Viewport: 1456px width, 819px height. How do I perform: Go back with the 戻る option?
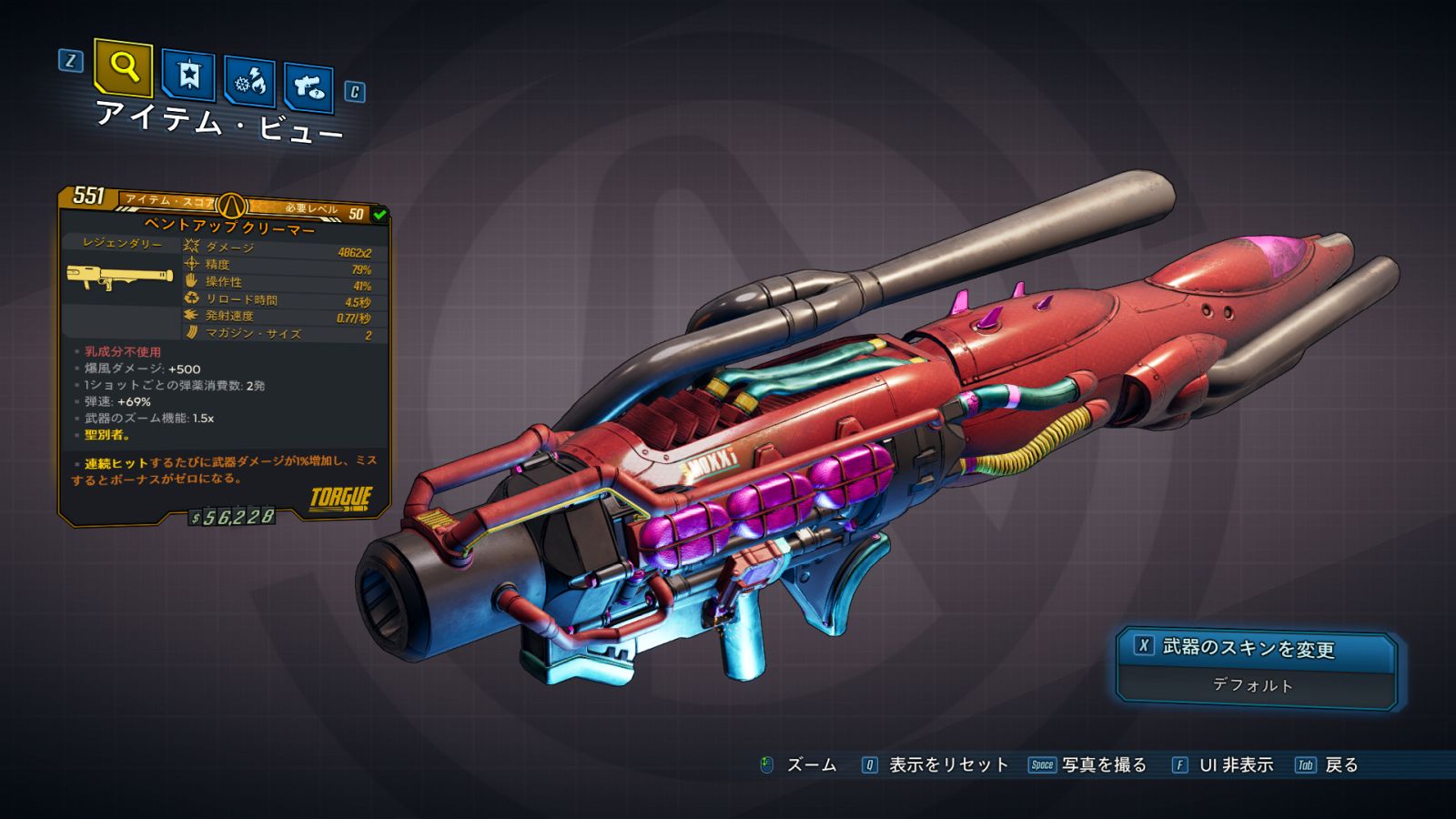(1328, 765)
